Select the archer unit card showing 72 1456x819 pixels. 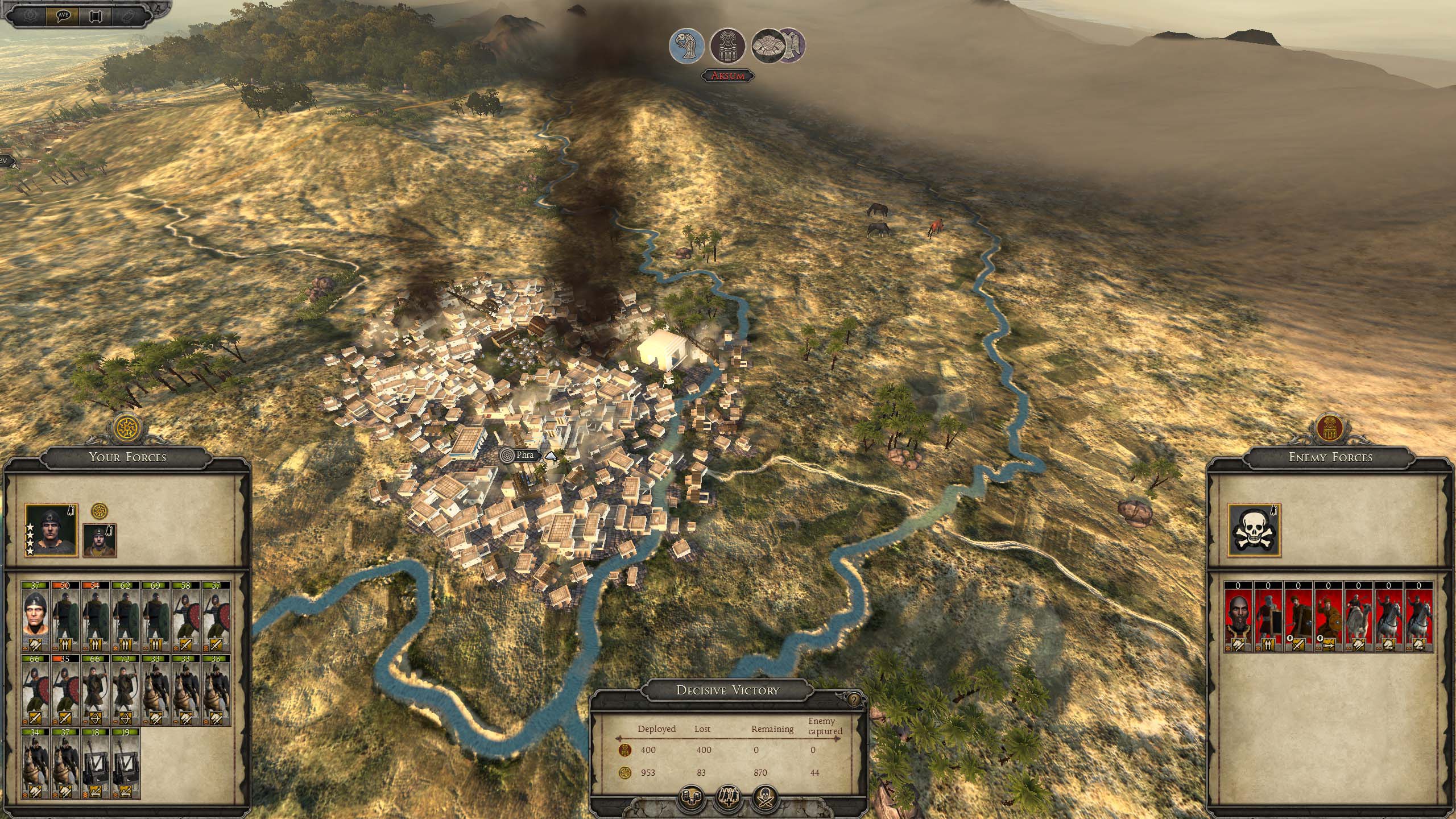126,690
